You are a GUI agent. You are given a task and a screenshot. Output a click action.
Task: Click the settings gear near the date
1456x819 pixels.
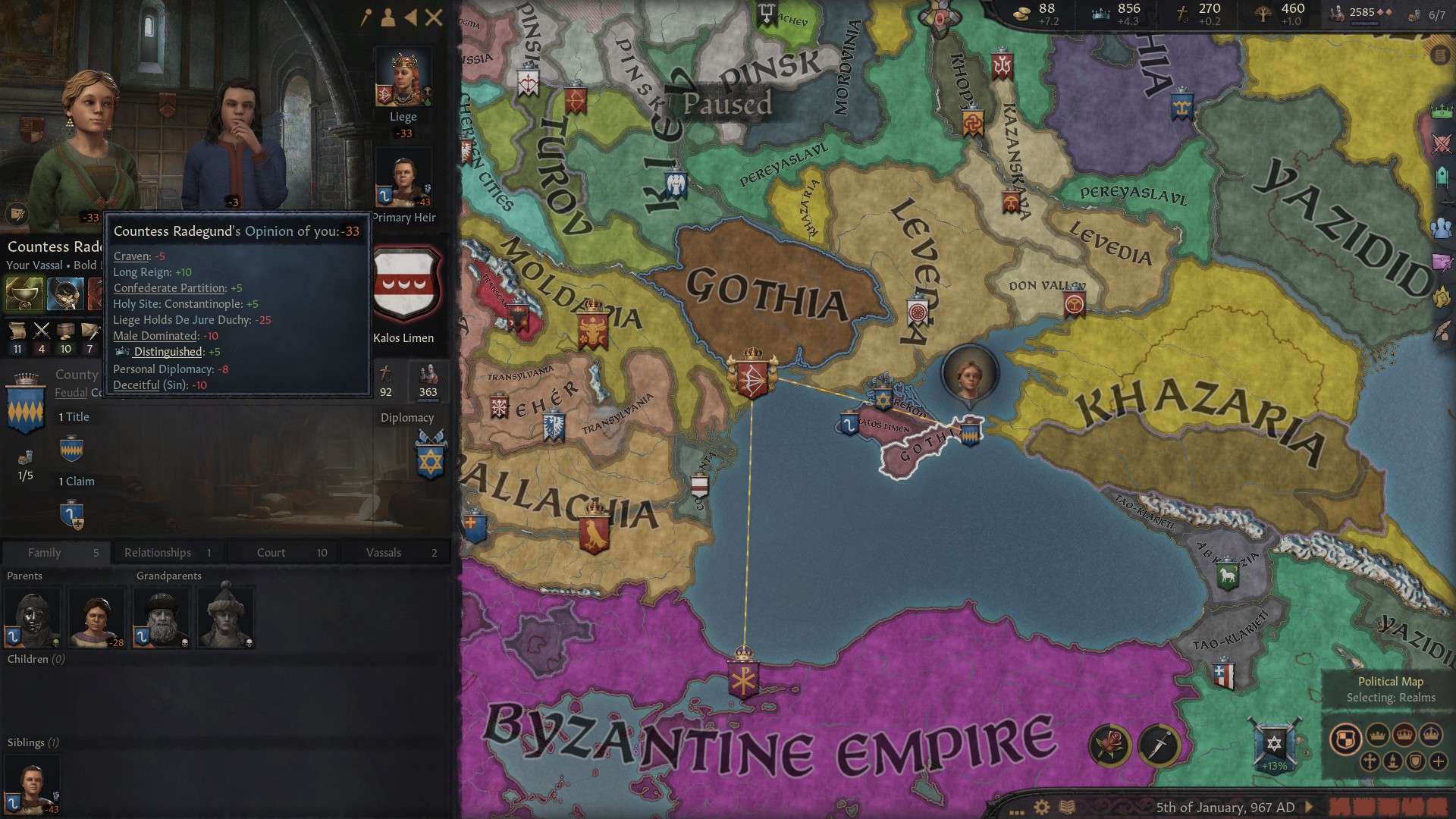[x=1040, y=808]
